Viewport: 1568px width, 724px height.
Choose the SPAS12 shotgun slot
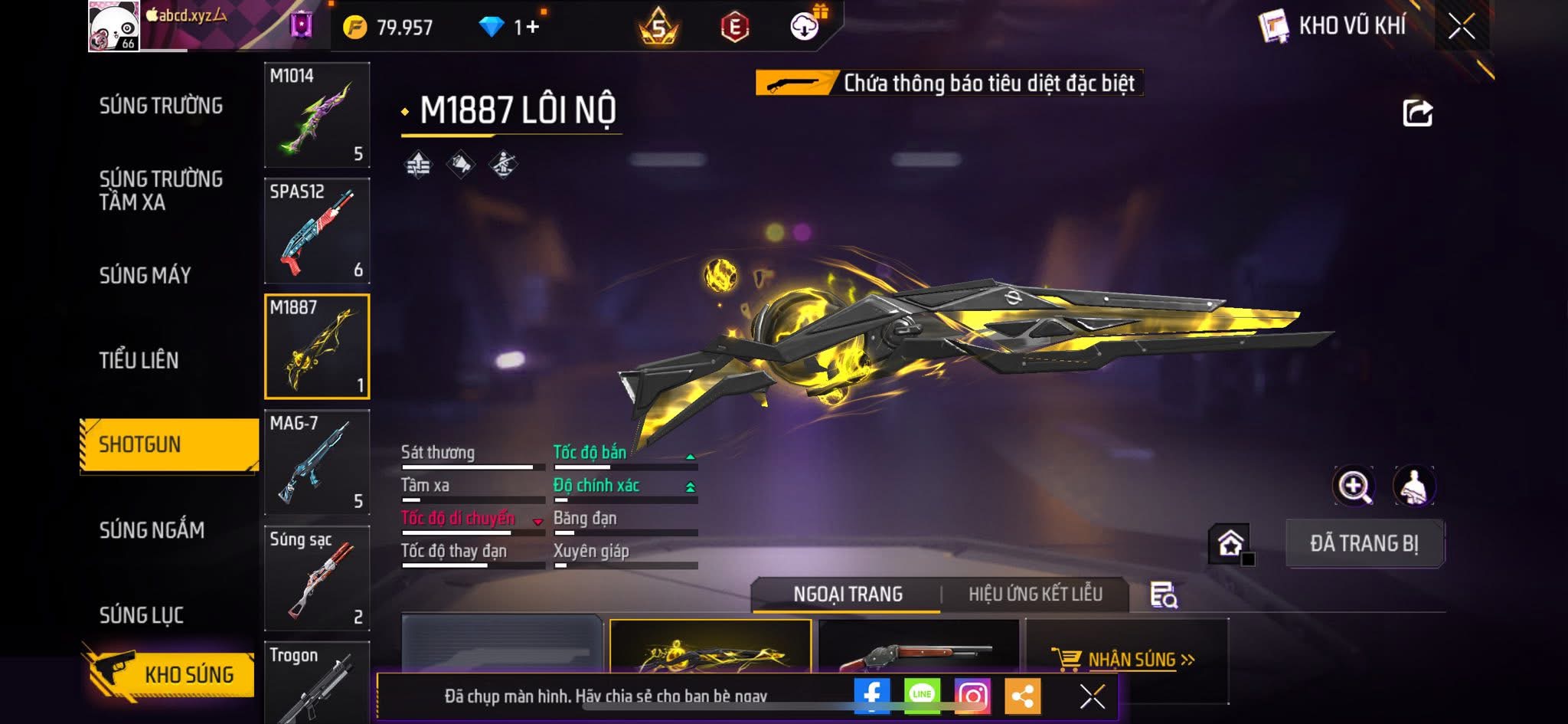tap(317, 231)
